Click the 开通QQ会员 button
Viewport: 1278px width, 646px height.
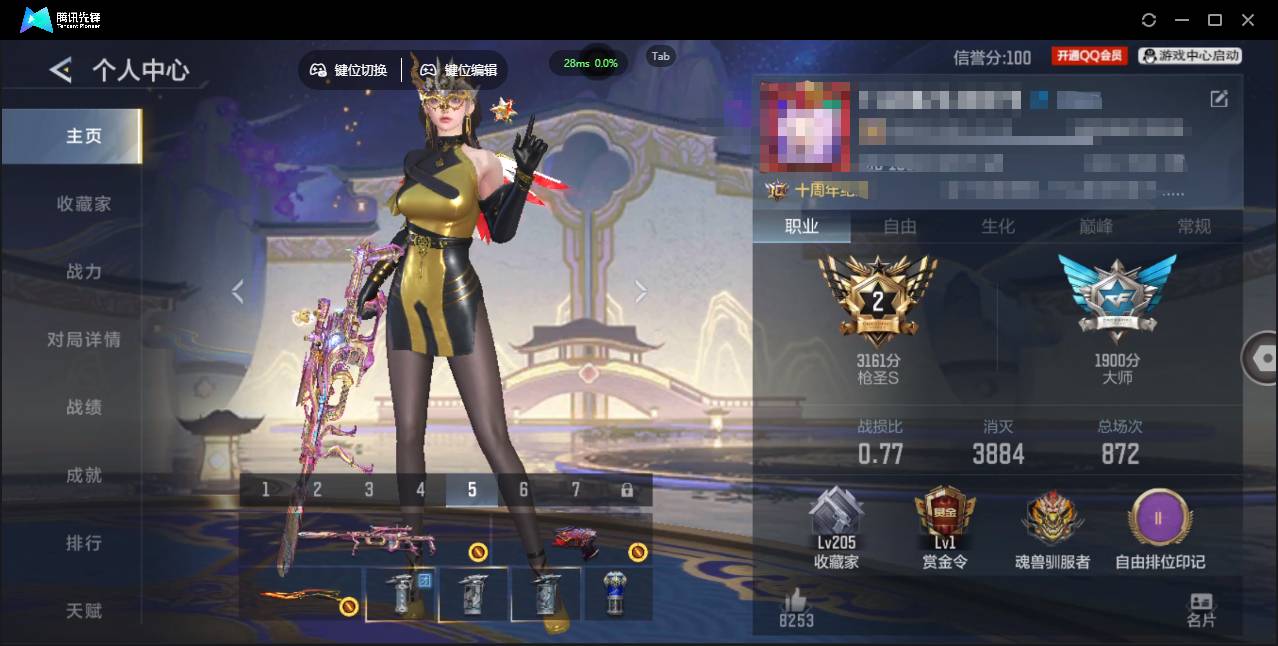click(x=1089, y=56)
